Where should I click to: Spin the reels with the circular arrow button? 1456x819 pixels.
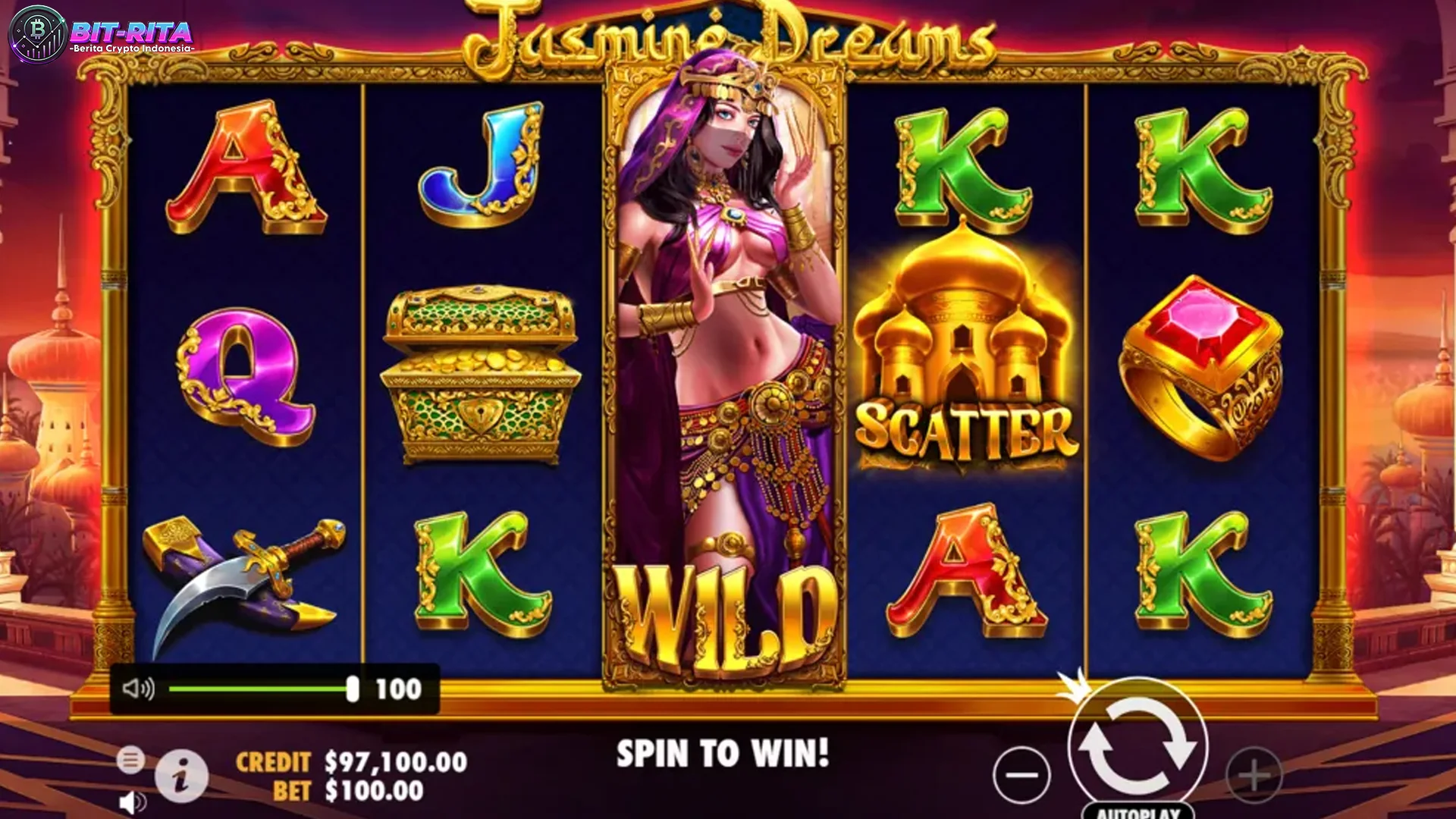coord(1137,746)
